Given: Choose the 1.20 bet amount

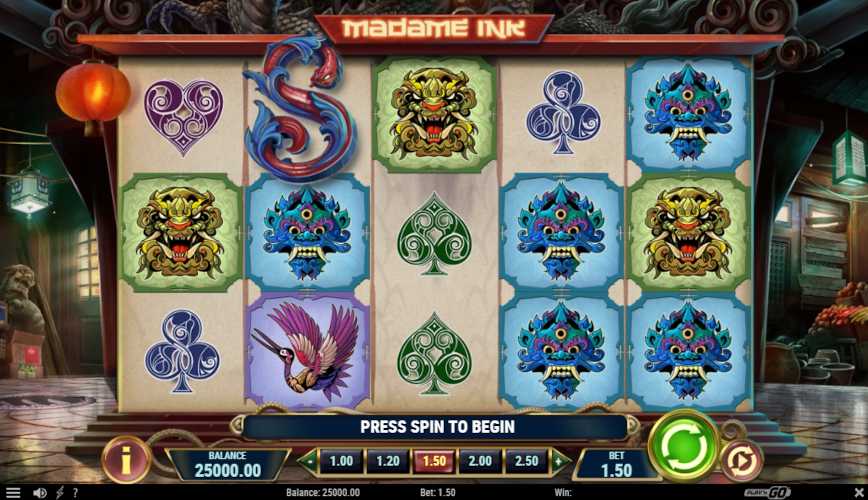Looking at the screenshot, I should (387, 461).
